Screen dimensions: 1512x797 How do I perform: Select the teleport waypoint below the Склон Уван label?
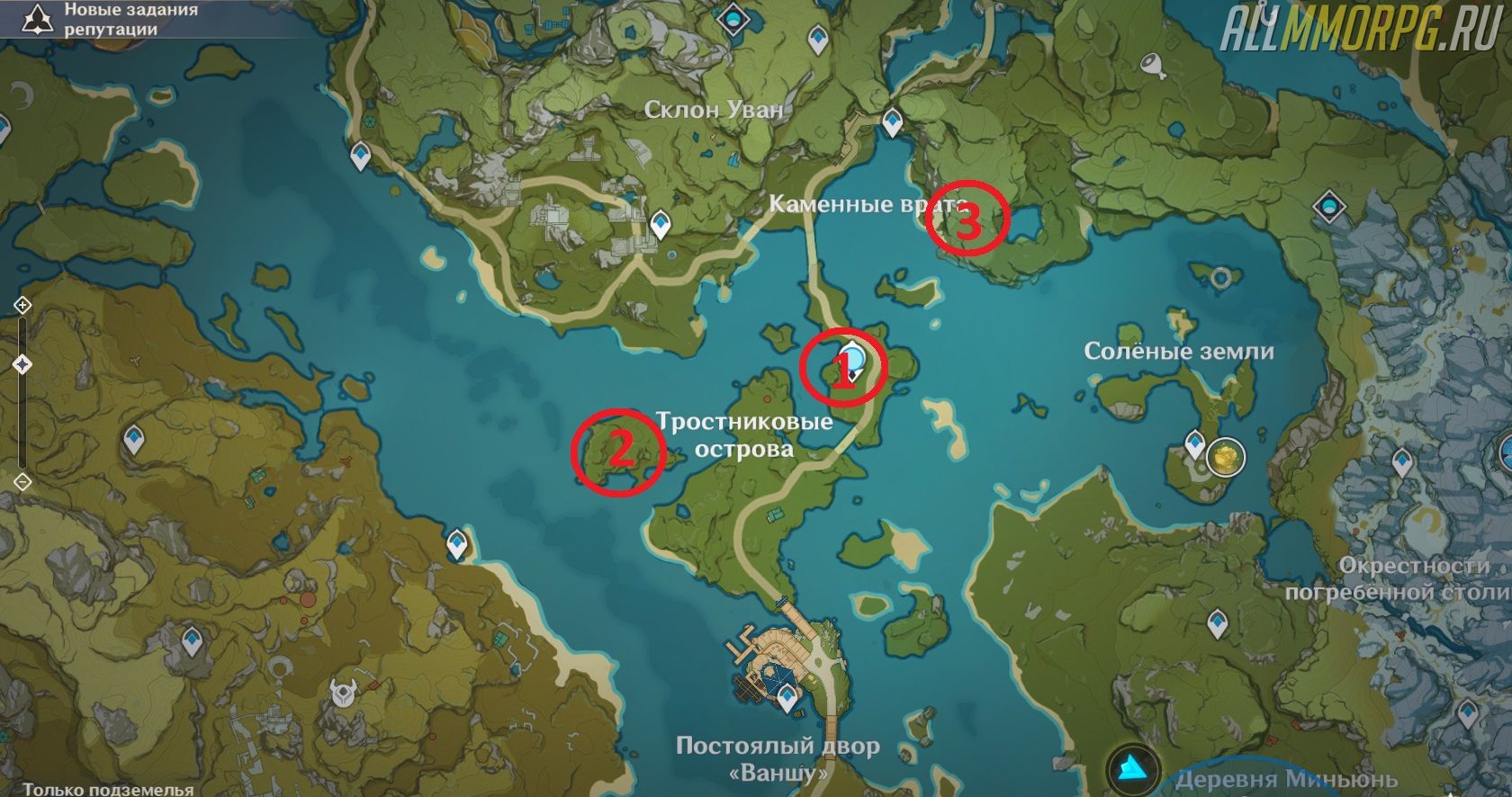coord(661,222)
